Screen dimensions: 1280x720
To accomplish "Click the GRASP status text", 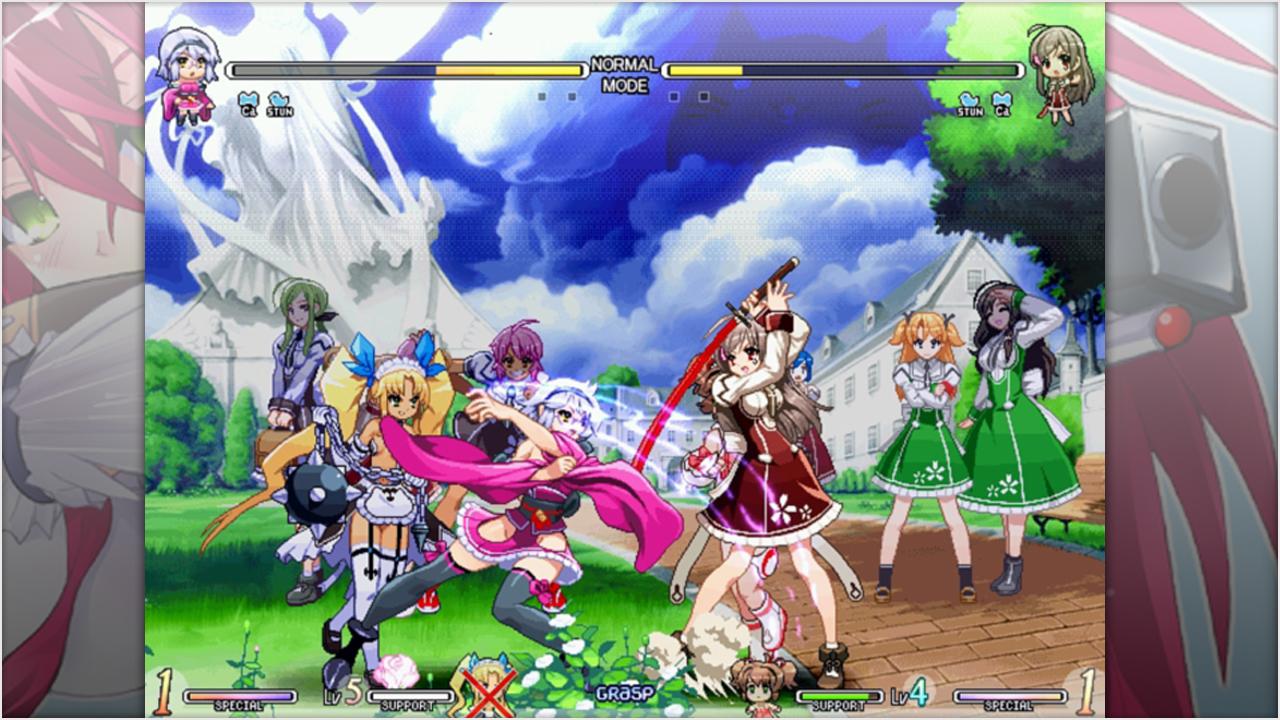I will (626, 690).
